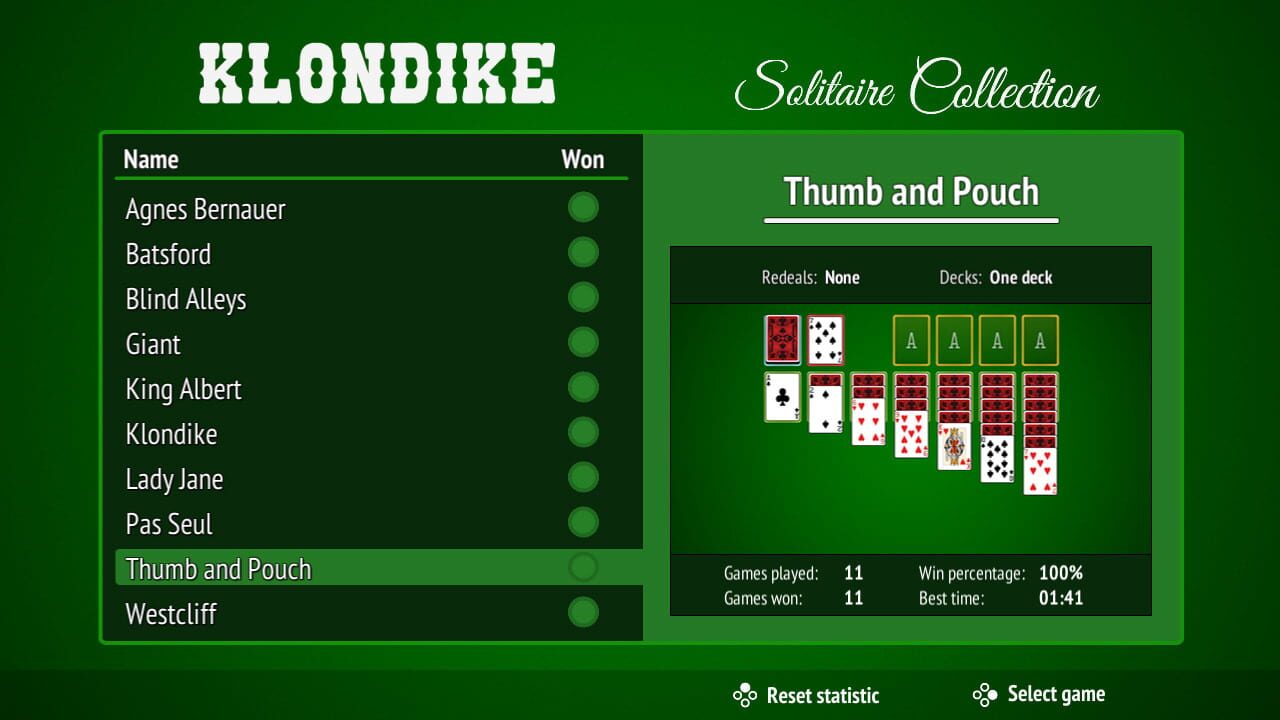Click the gamepad button icon beside Reset statistic
Viewport: 1280px width, 720px height.
pyautogui.click(x=745, y=694)
